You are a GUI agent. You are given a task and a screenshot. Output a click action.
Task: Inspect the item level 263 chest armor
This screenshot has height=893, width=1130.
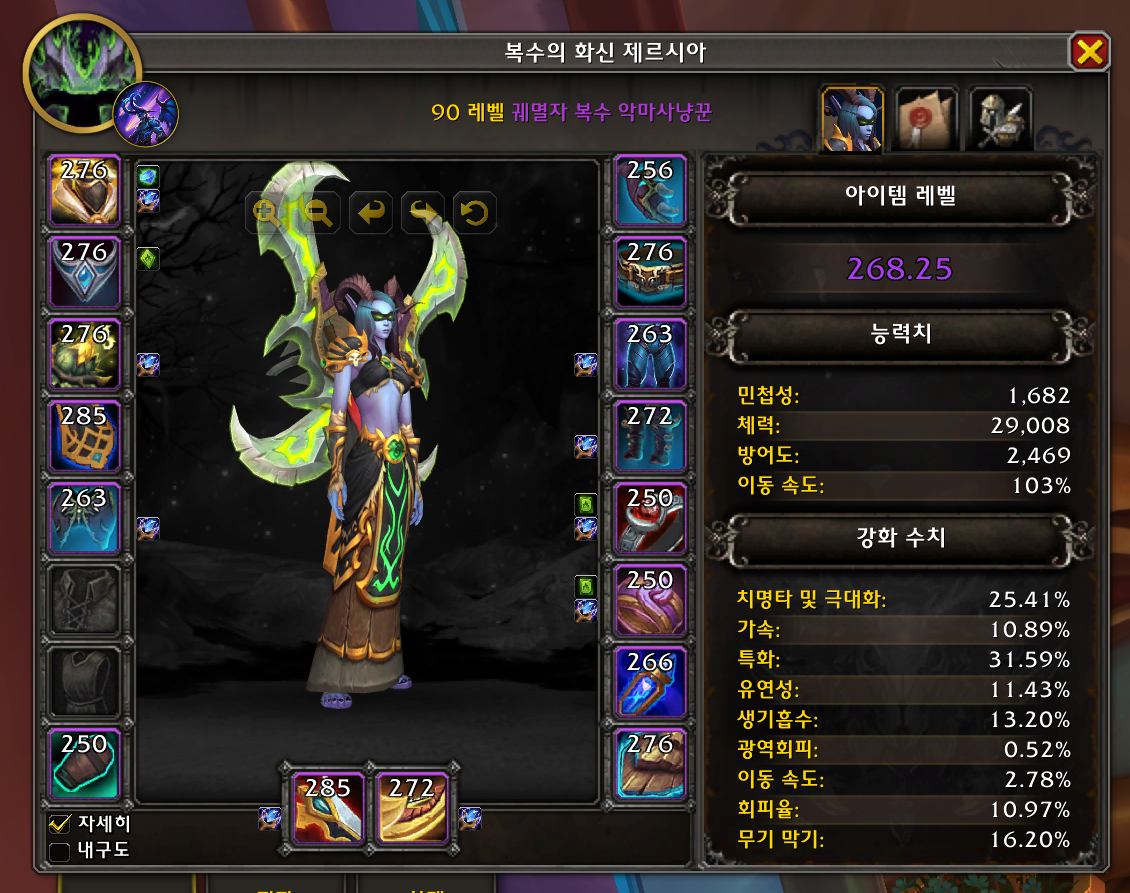coord(85,517)
